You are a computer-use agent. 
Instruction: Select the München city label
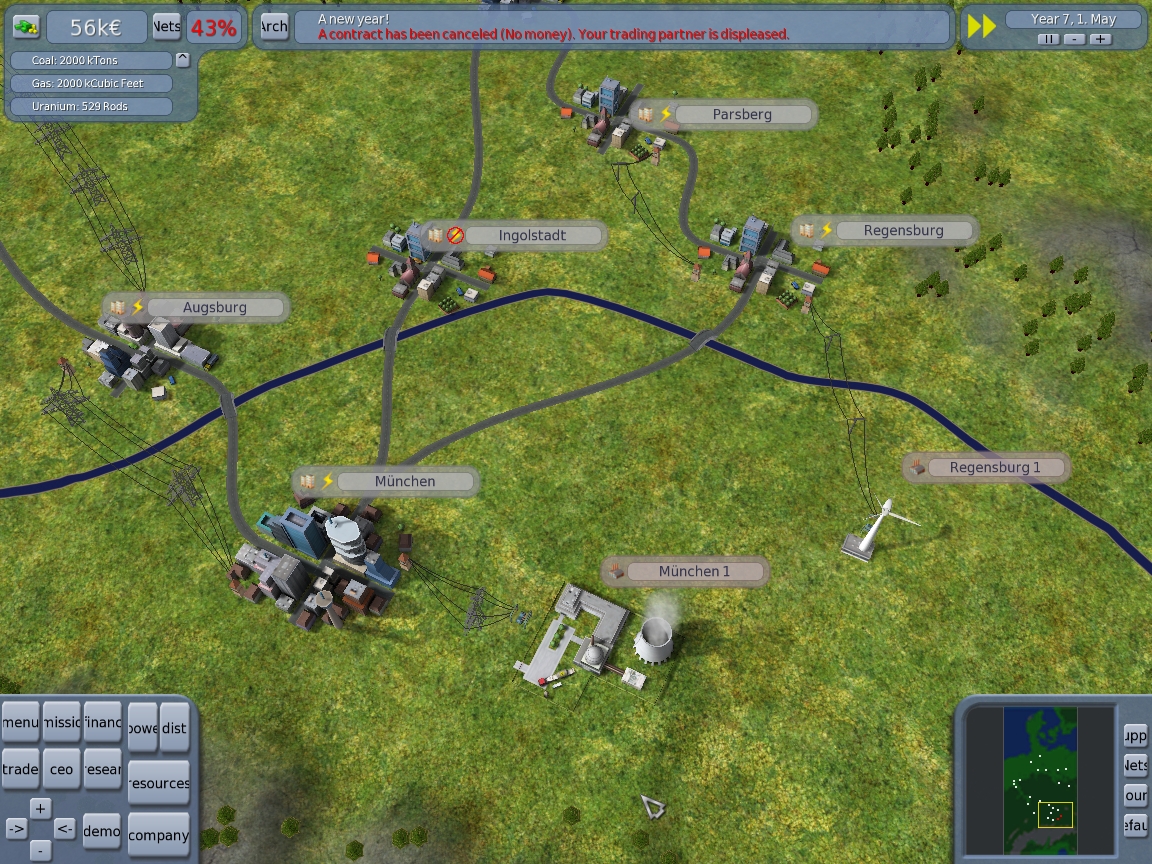tap(405, 481)
